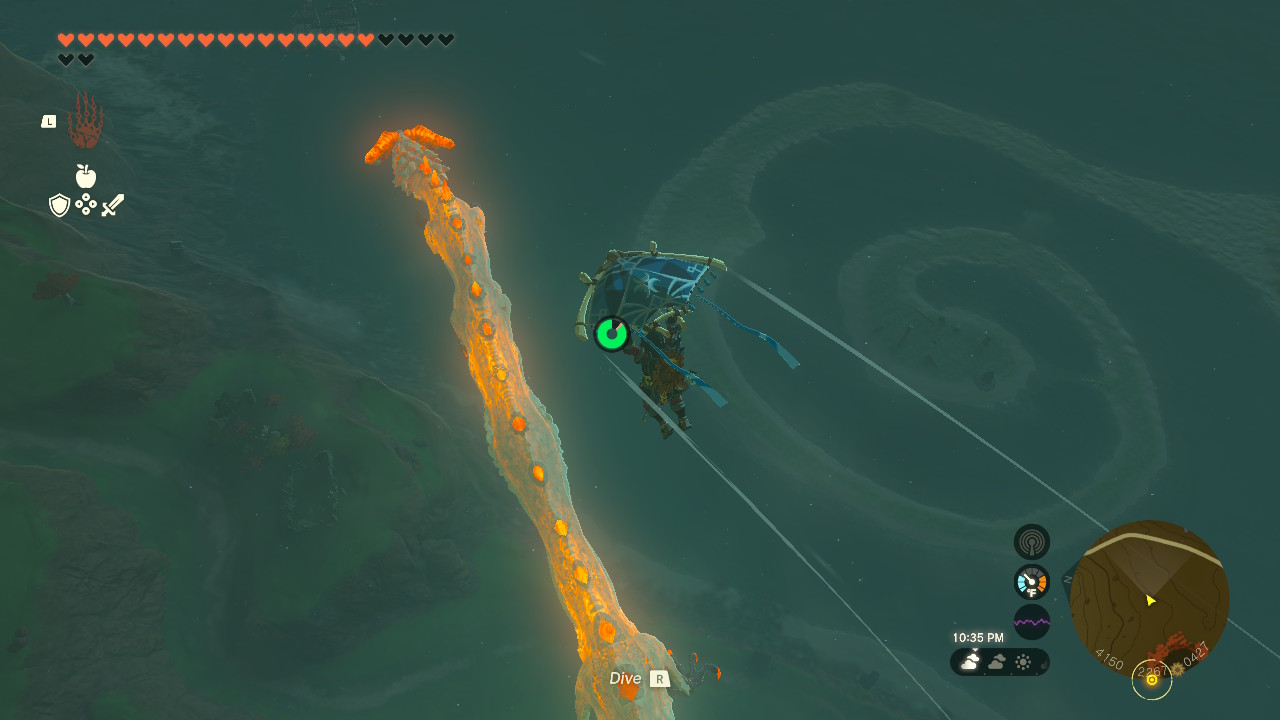Open the glowing shrine marker on the minimap
Screen dimensions: 1280x720
[x=1177, y=668]
